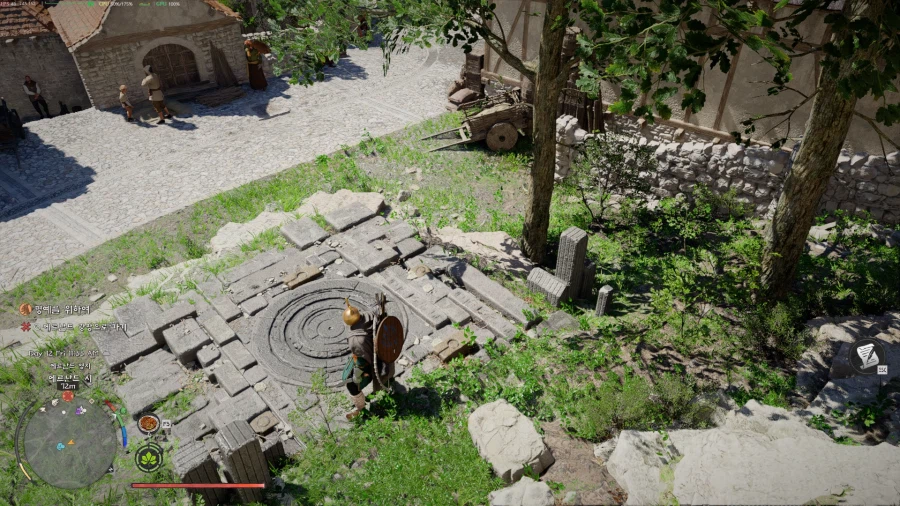Click the red 12m distance marker on minimap
Viewport: 900px width, 506px height.
pos(68,395)
